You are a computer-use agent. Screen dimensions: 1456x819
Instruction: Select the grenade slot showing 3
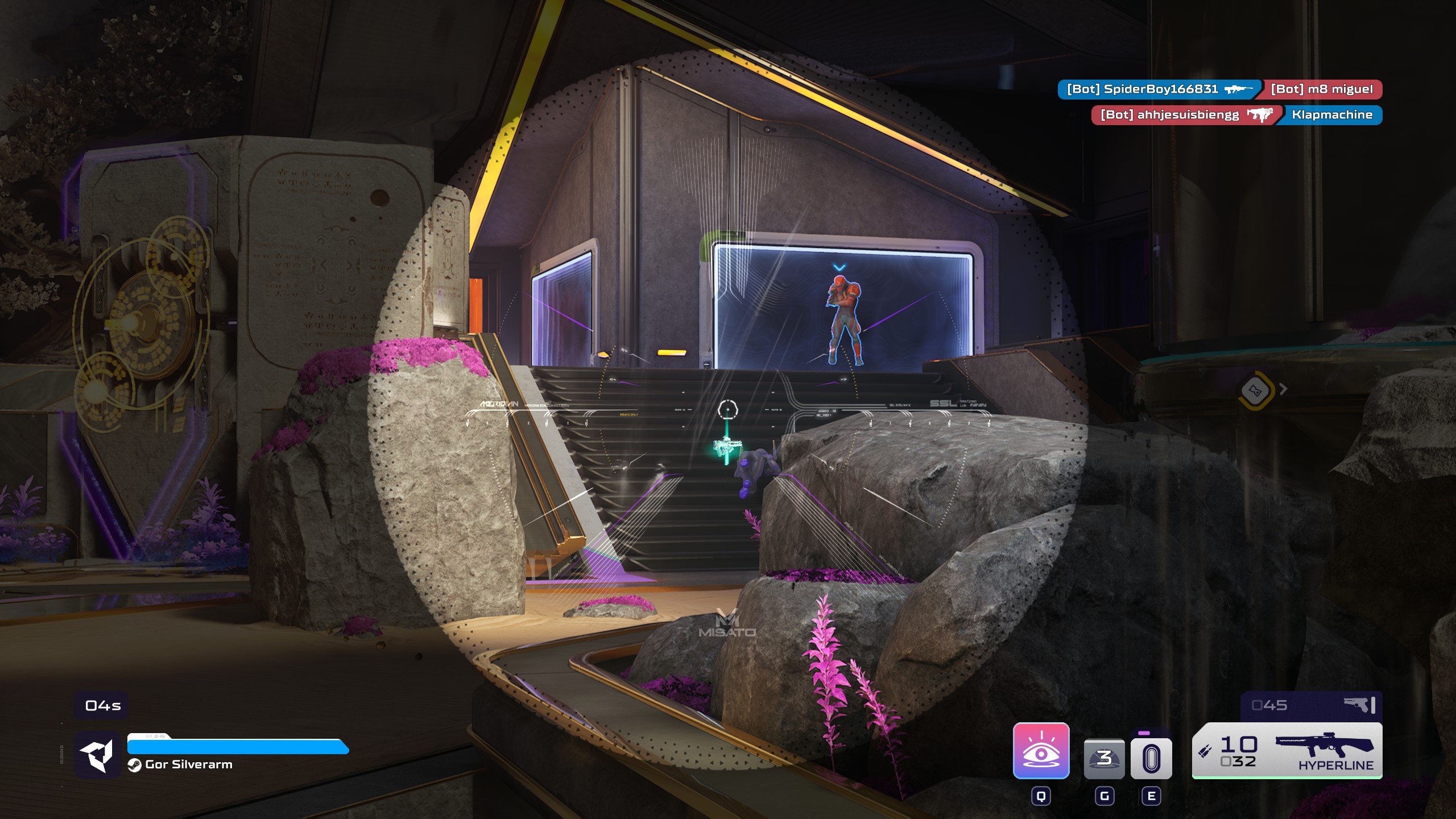coord(1104,758)
